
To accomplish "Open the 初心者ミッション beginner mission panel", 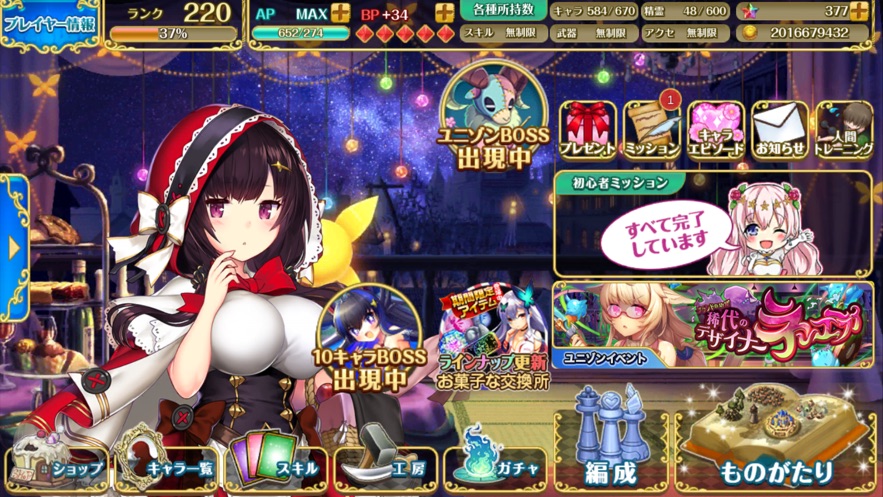I will tap(712, 226).
